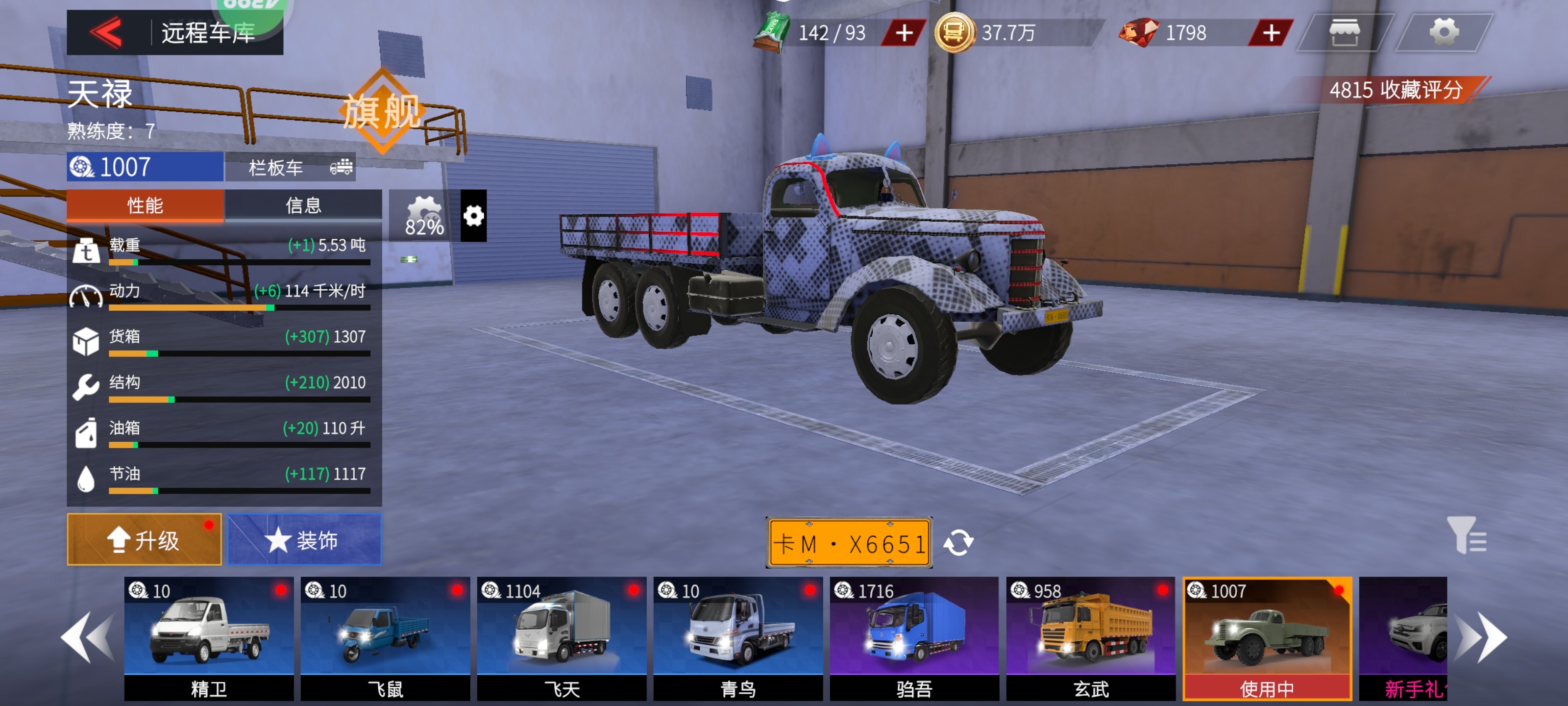Add more energy with the green ticket plus
1568x706 pixels.
click(903, 33)
